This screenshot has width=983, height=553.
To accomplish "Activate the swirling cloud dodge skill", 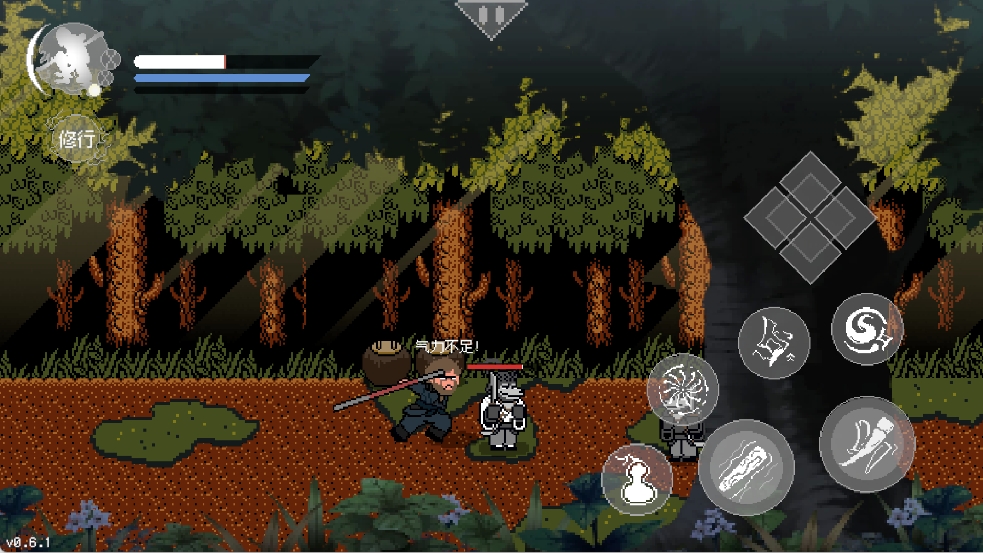I will click(x=866, y=328).
